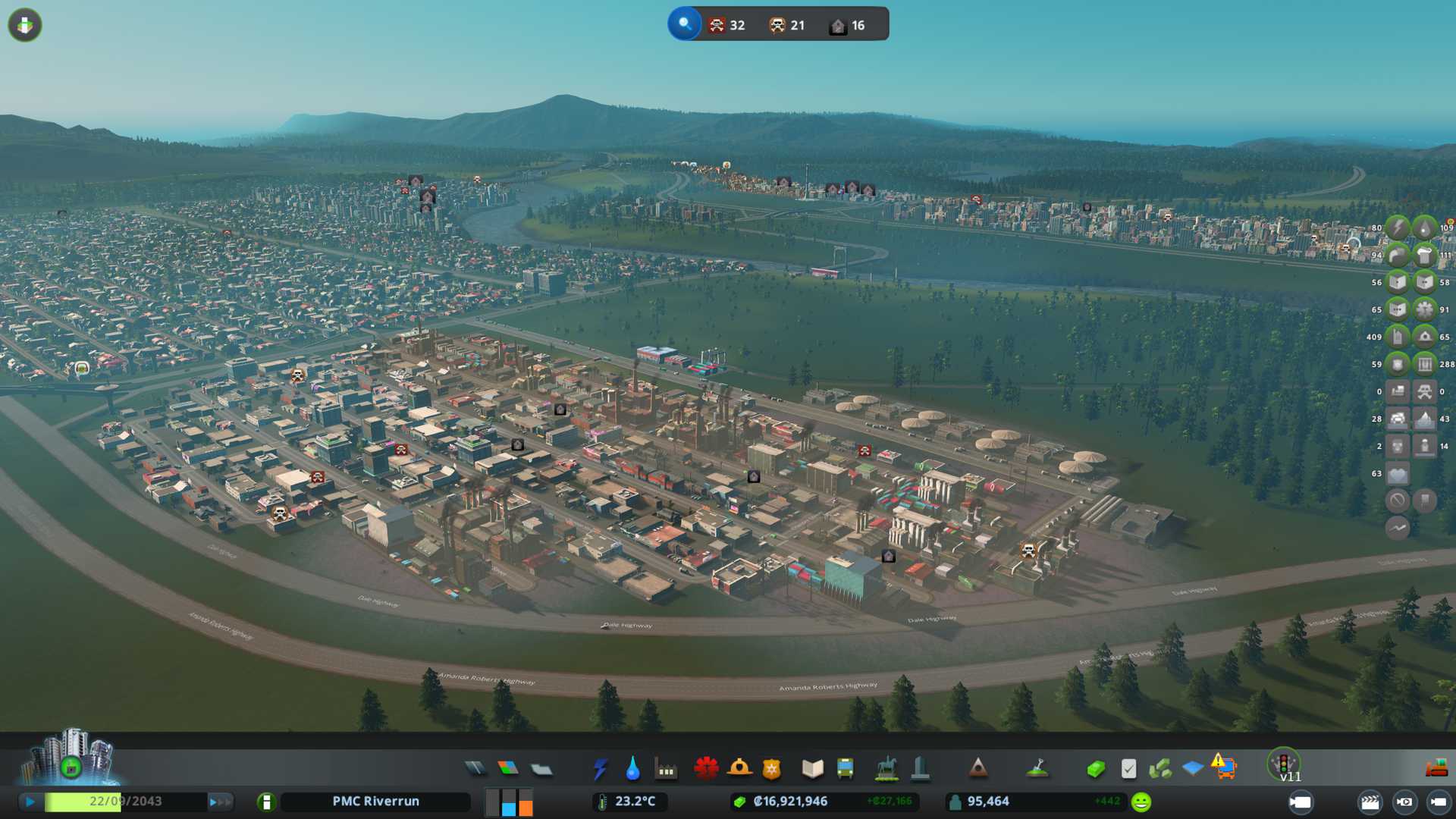1456x819 pixels.
Task: Open the Economy green money panel
Action: [1095, 769]
